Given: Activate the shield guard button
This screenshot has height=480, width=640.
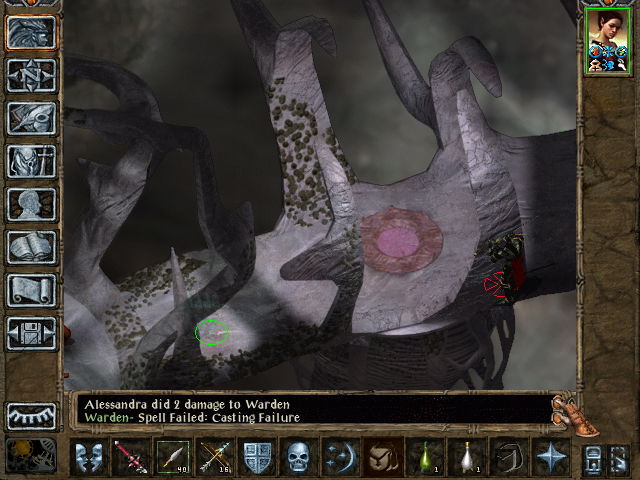Looking at the screenshot, I should [257, 457].
